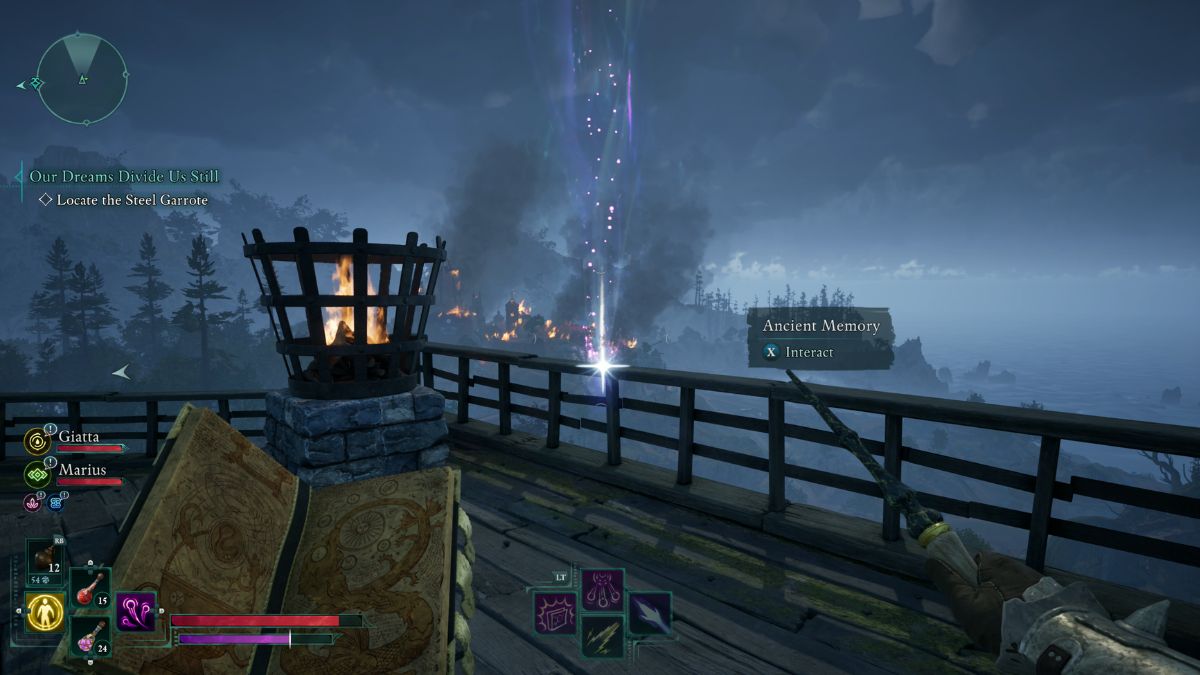
Task: Click the Ancient Memory interaction prompt
Action: point(819,338)
